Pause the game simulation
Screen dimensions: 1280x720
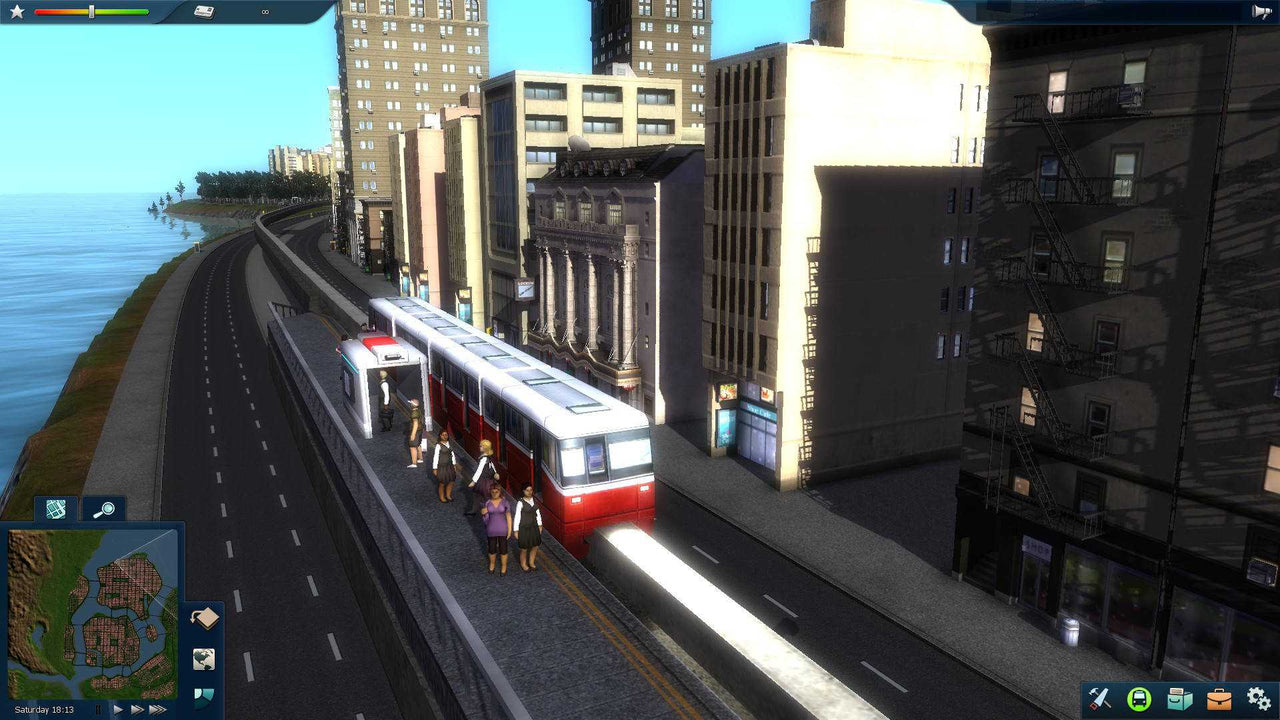coord(98,709)
